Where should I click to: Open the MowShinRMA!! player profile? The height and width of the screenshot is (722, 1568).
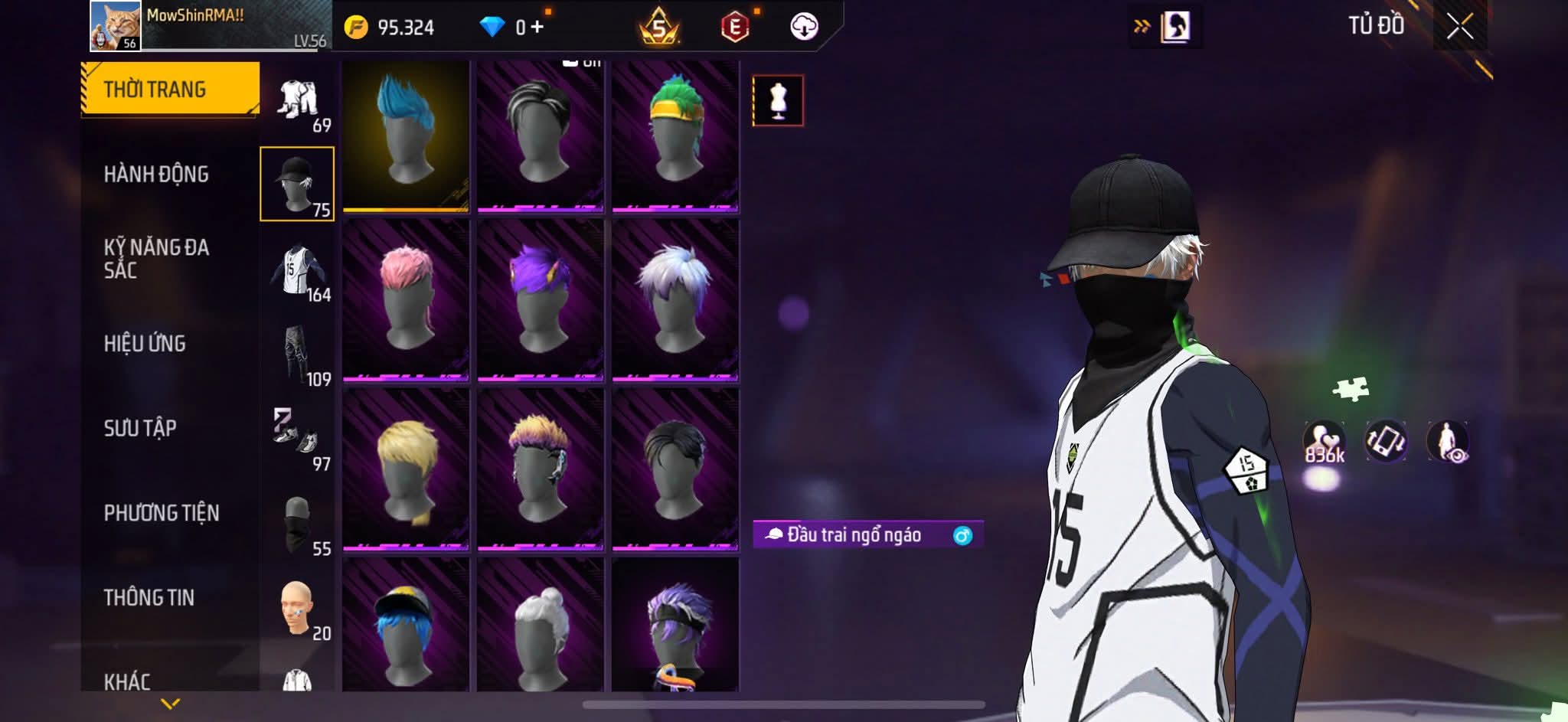point(116,26)
